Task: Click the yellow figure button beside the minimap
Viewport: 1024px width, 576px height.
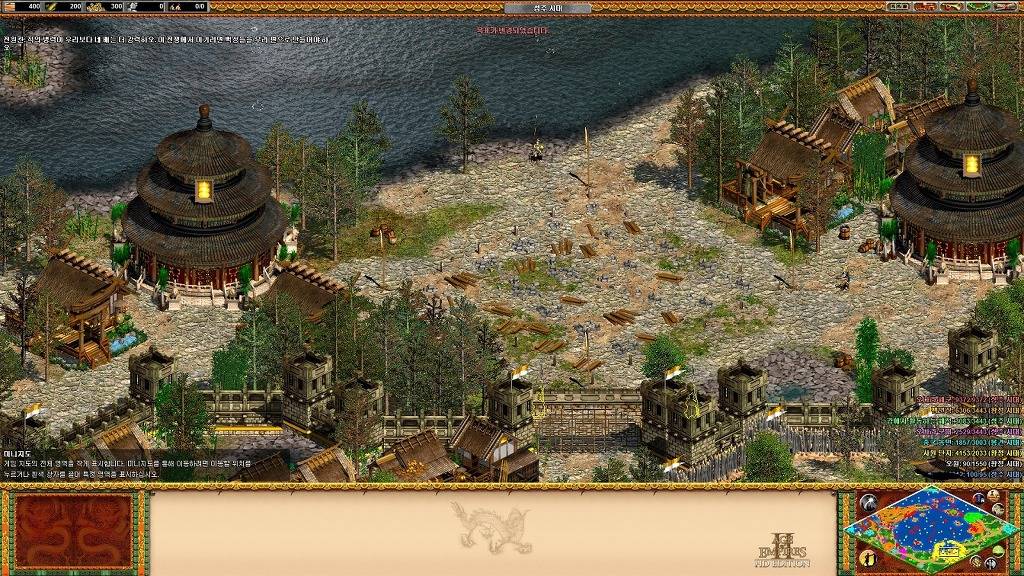Action: [868, 558]
